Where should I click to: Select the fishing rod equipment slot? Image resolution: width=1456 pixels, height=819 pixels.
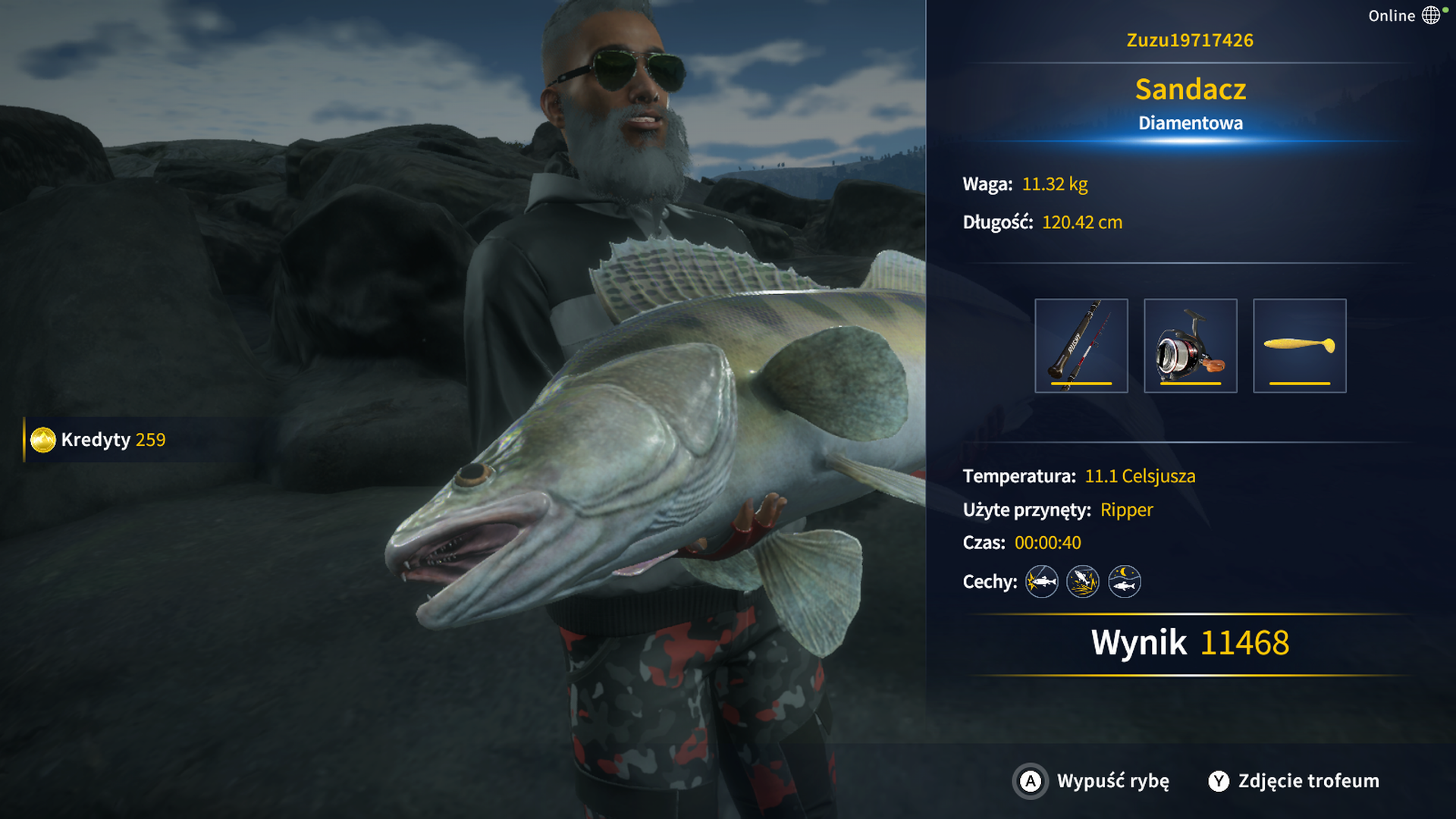click(x=1081, y=346)
